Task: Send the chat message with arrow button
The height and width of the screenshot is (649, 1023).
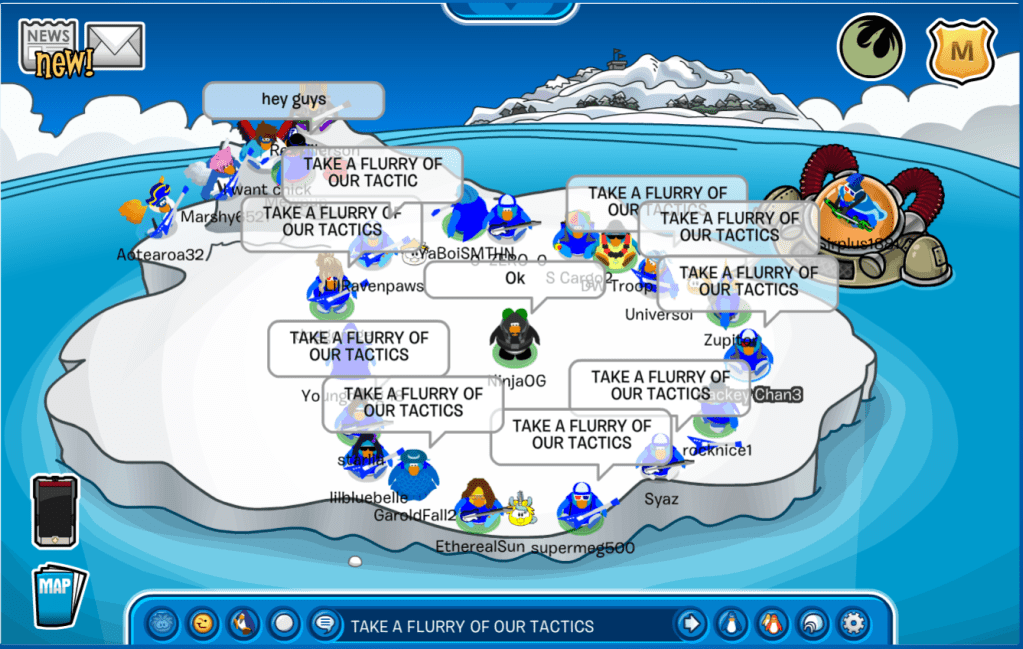Action: pyautogui.click(x=690, y=625)
